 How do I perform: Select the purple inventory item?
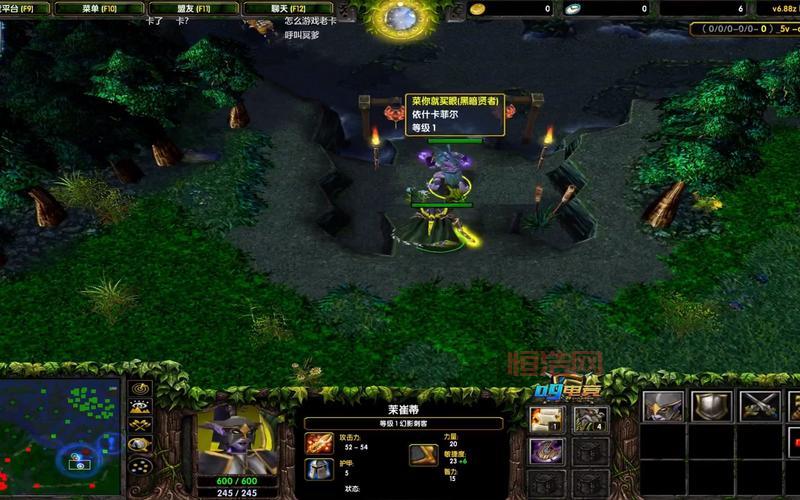coord(547,452)
